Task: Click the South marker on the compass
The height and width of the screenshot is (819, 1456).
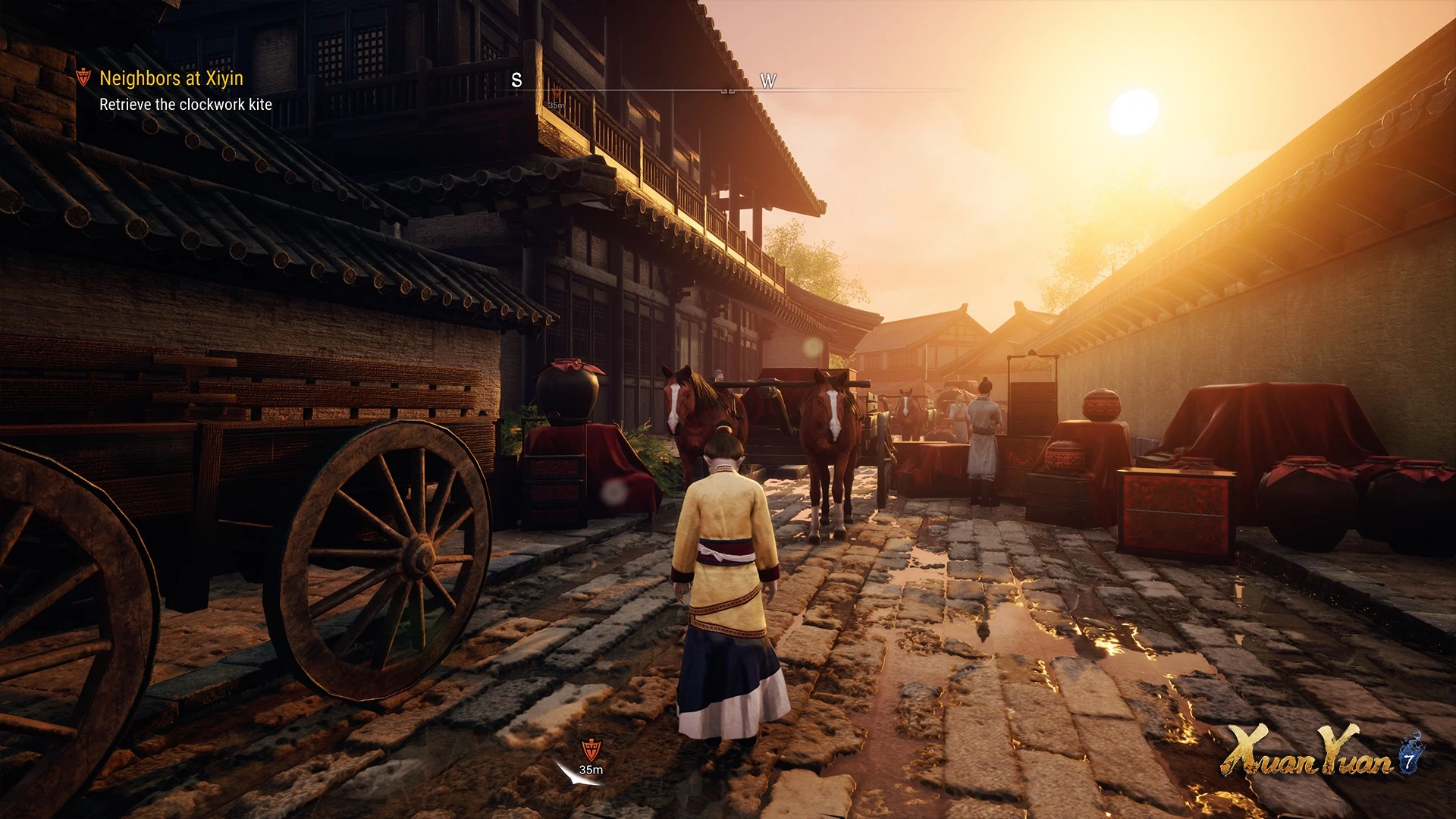Action: [516, 80]
